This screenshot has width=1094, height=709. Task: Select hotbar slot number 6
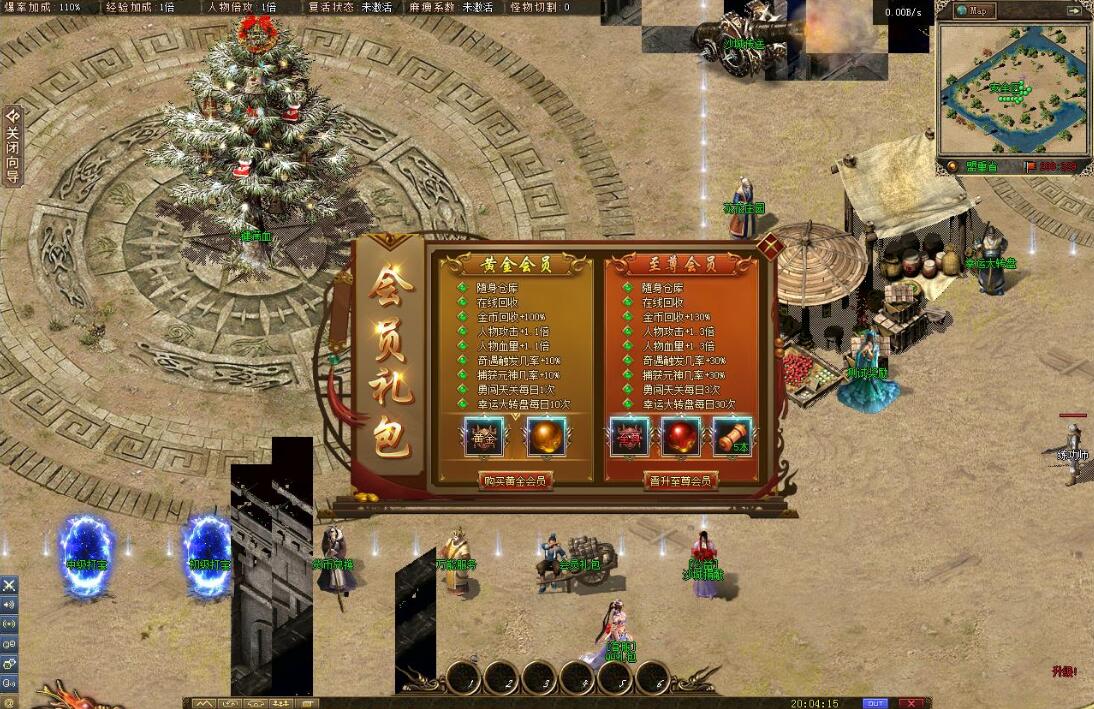(653, 679)
